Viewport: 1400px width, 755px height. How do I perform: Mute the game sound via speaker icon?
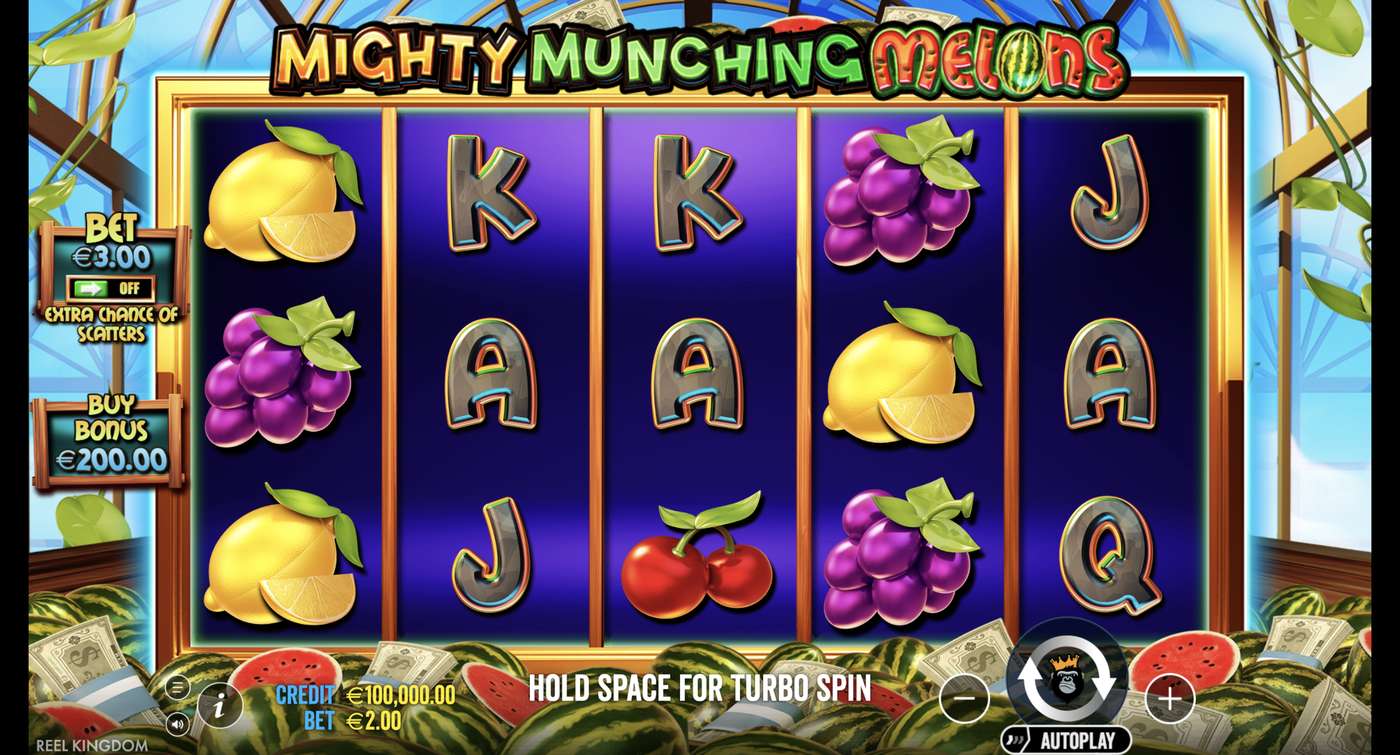[179, 723]
